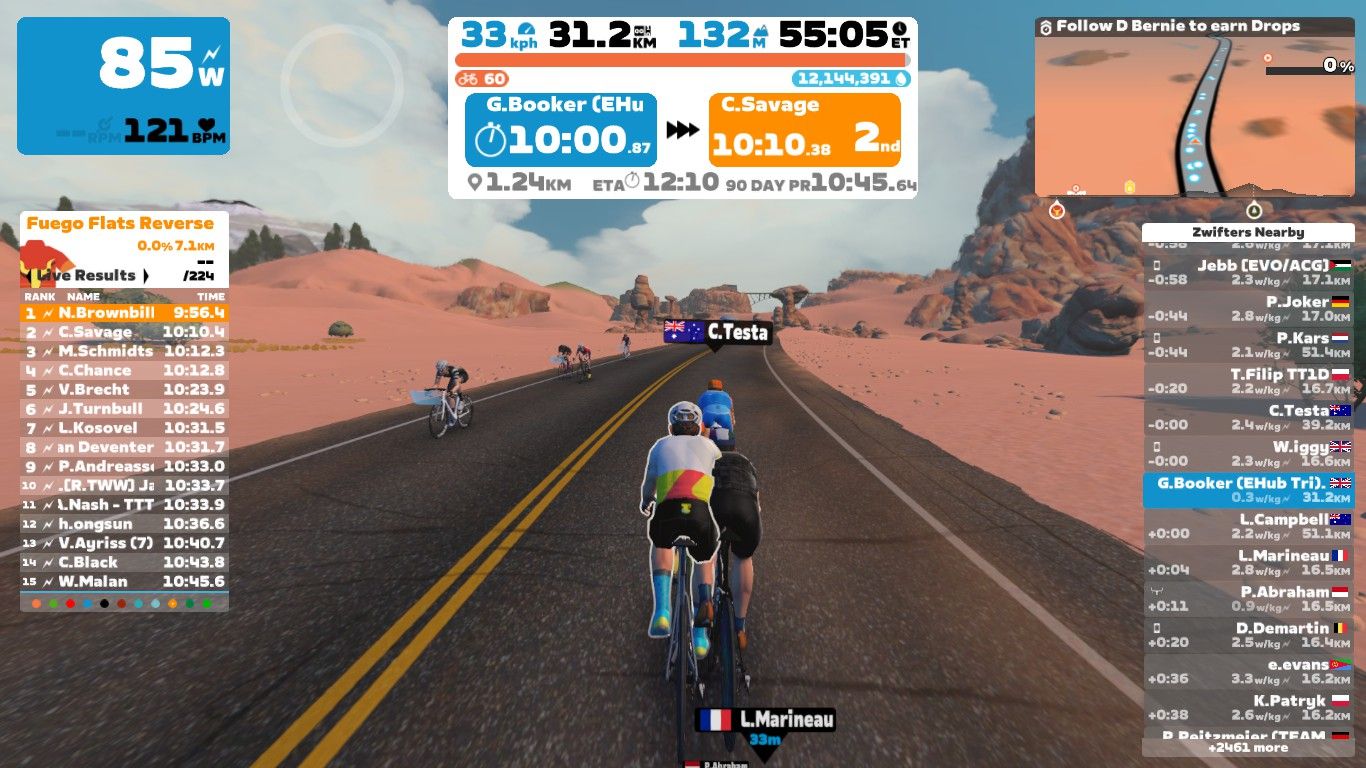Select Jebb (EVO/ACG) in Zwifters Nearby
Screen dimensions: 1366x768
1248,273
